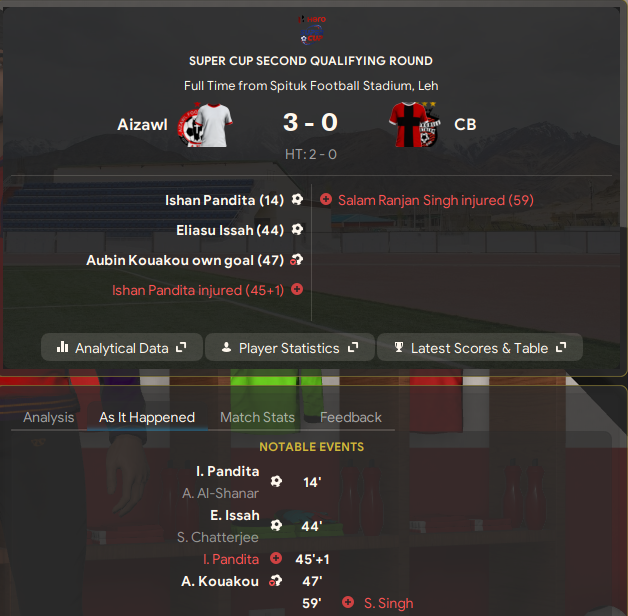Click the Aizawl team name
Viewport: 628px width, 616px height.
pyautogui.click(x=141, y=124)
